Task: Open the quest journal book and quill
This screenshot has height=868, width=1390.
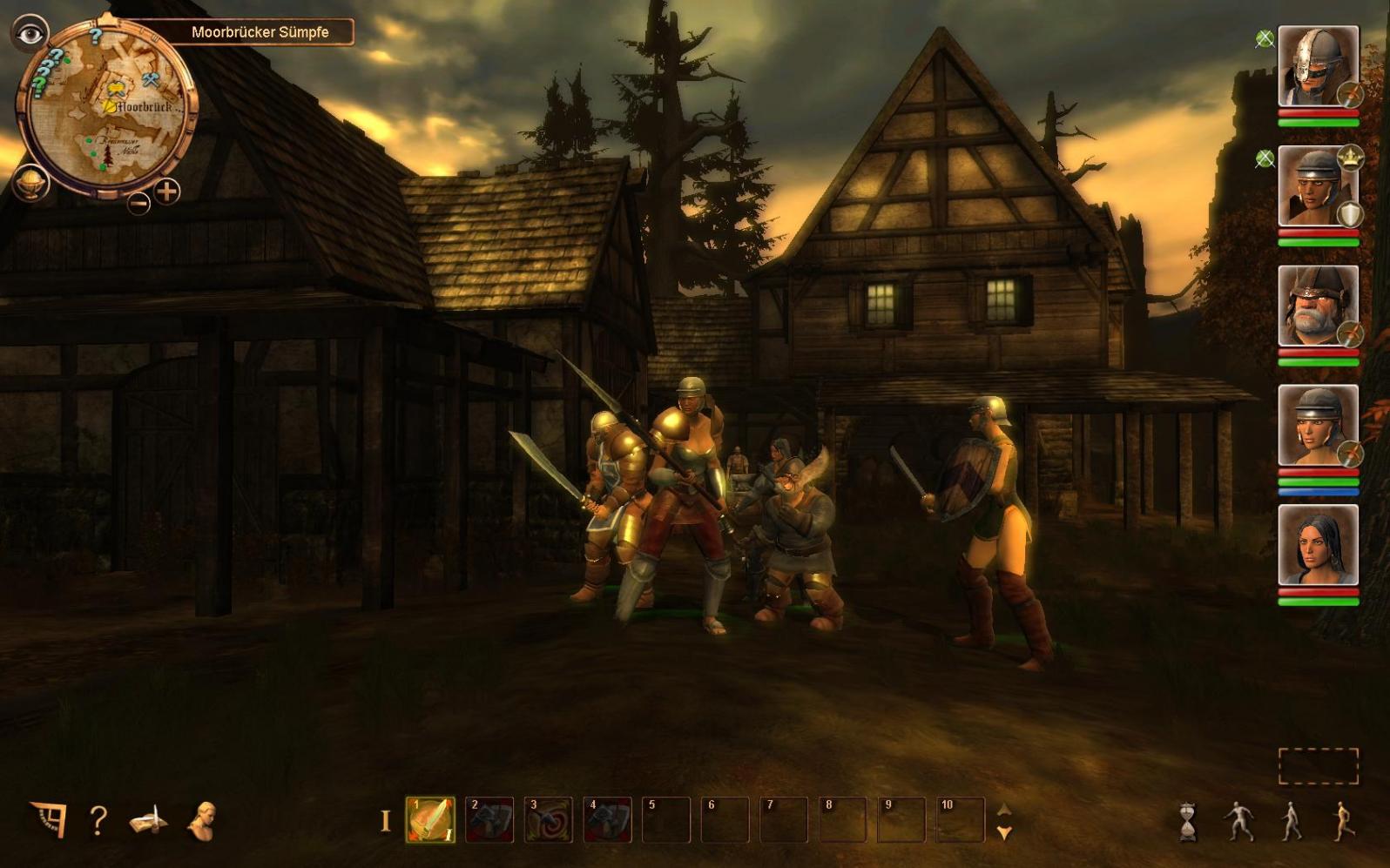Action: coord(150,820)
